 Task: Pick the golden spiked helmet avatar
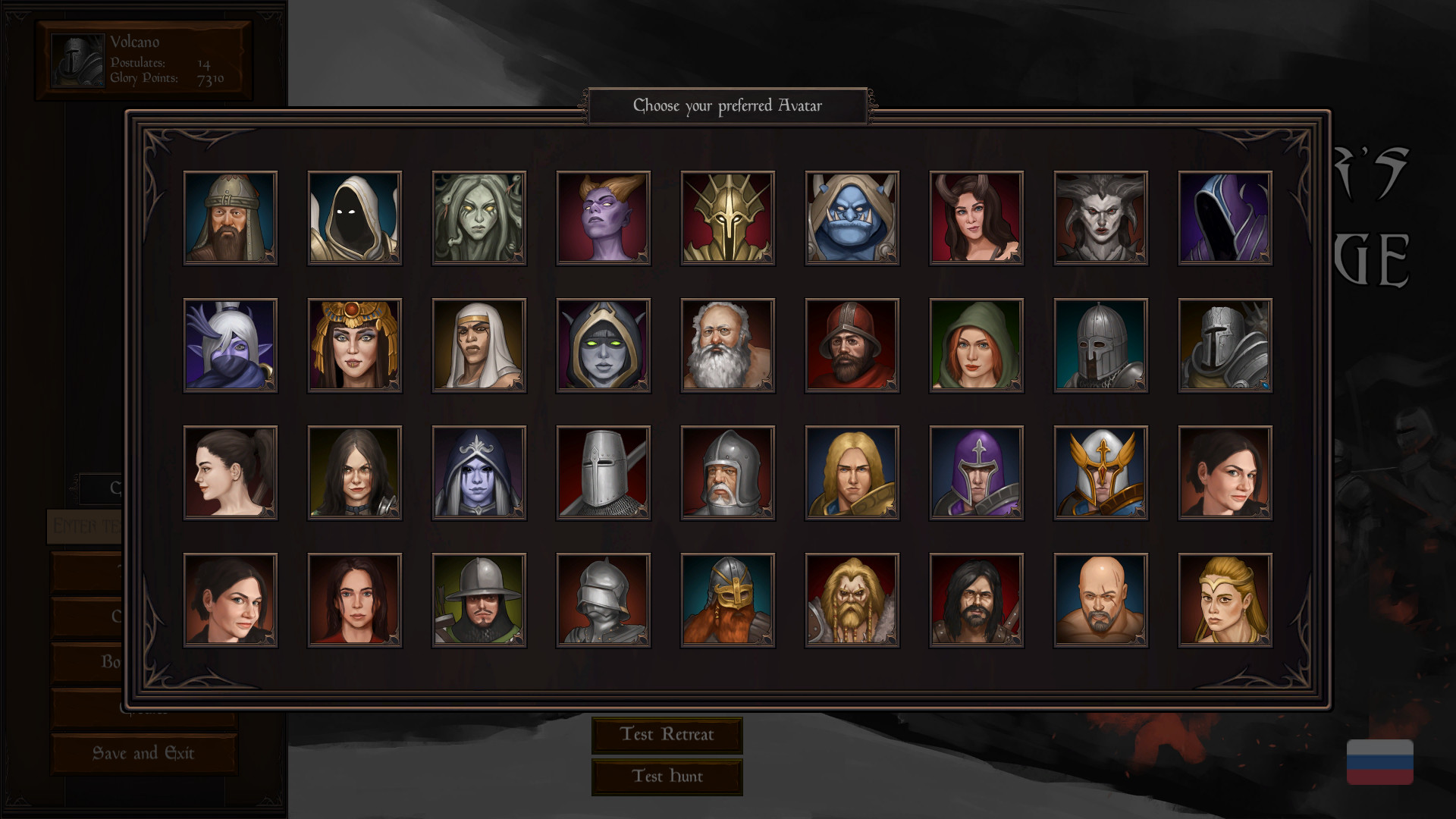(x=727, y=218)
